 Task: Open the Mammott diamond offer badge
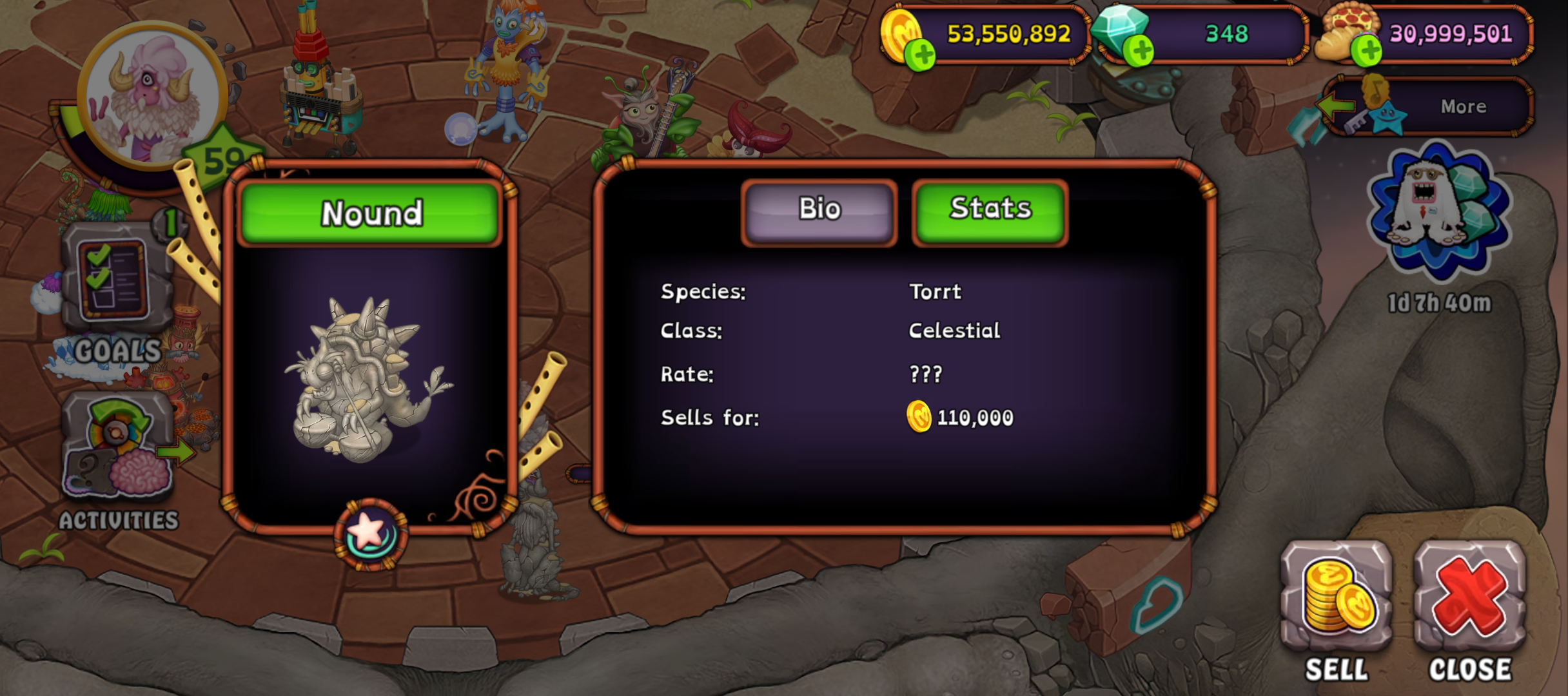coord(1439,213)
